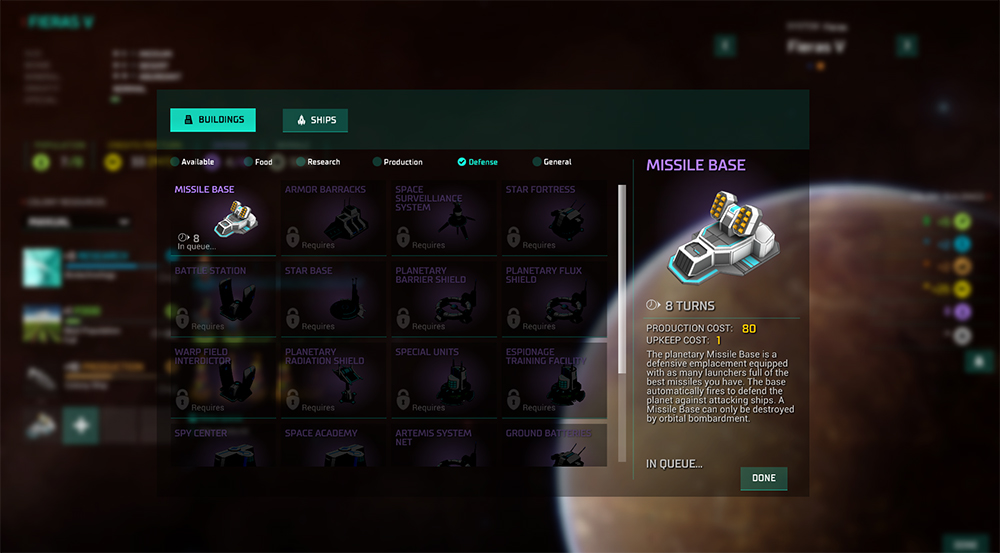Screen dimensions: 1000x553
Task: Pick the locked Armor Barracks tile
Action: pyautogui.click(x=334, y=217)
